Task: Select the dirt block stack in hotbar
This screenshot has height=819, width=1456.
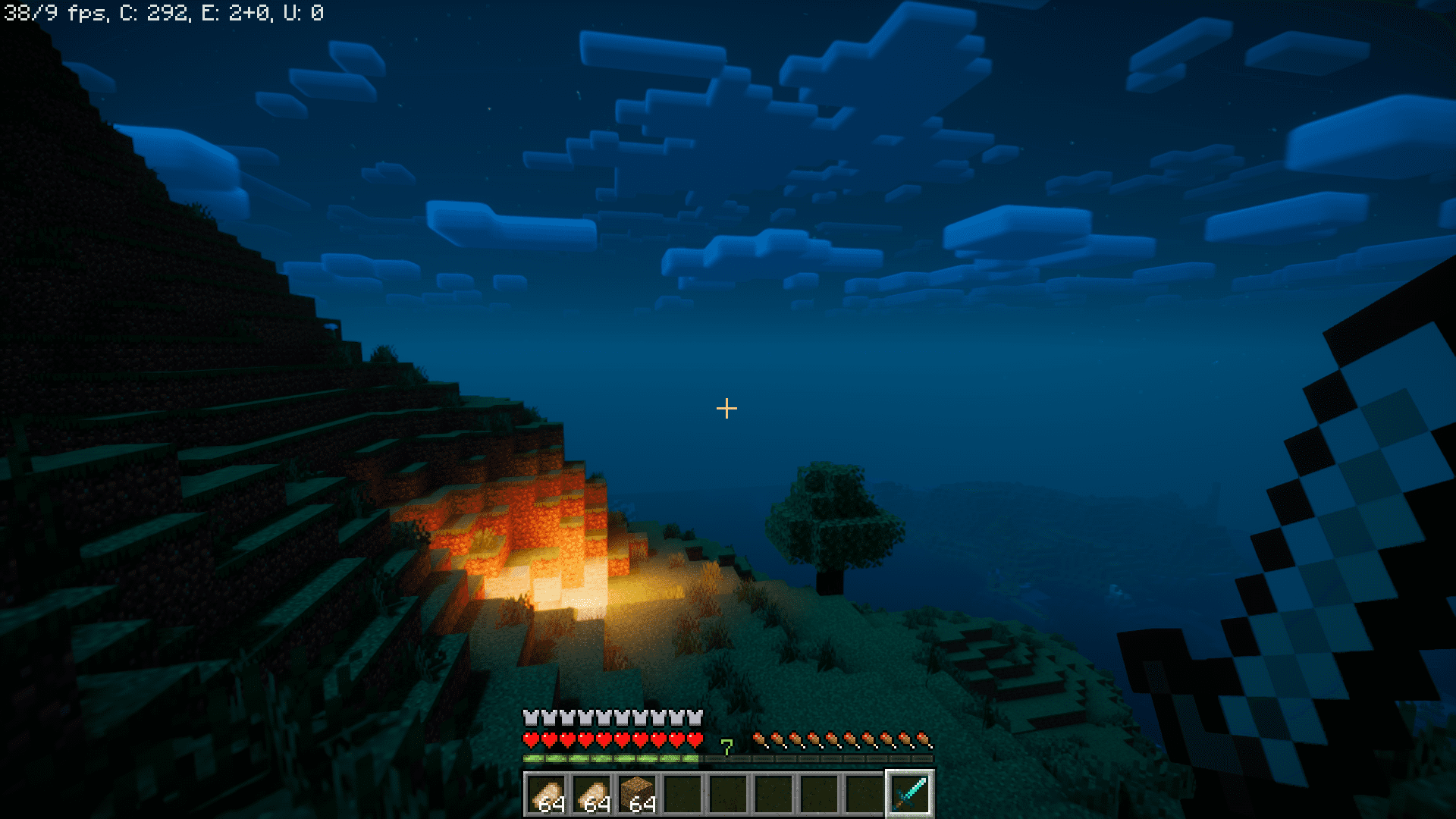Action: 637,793
